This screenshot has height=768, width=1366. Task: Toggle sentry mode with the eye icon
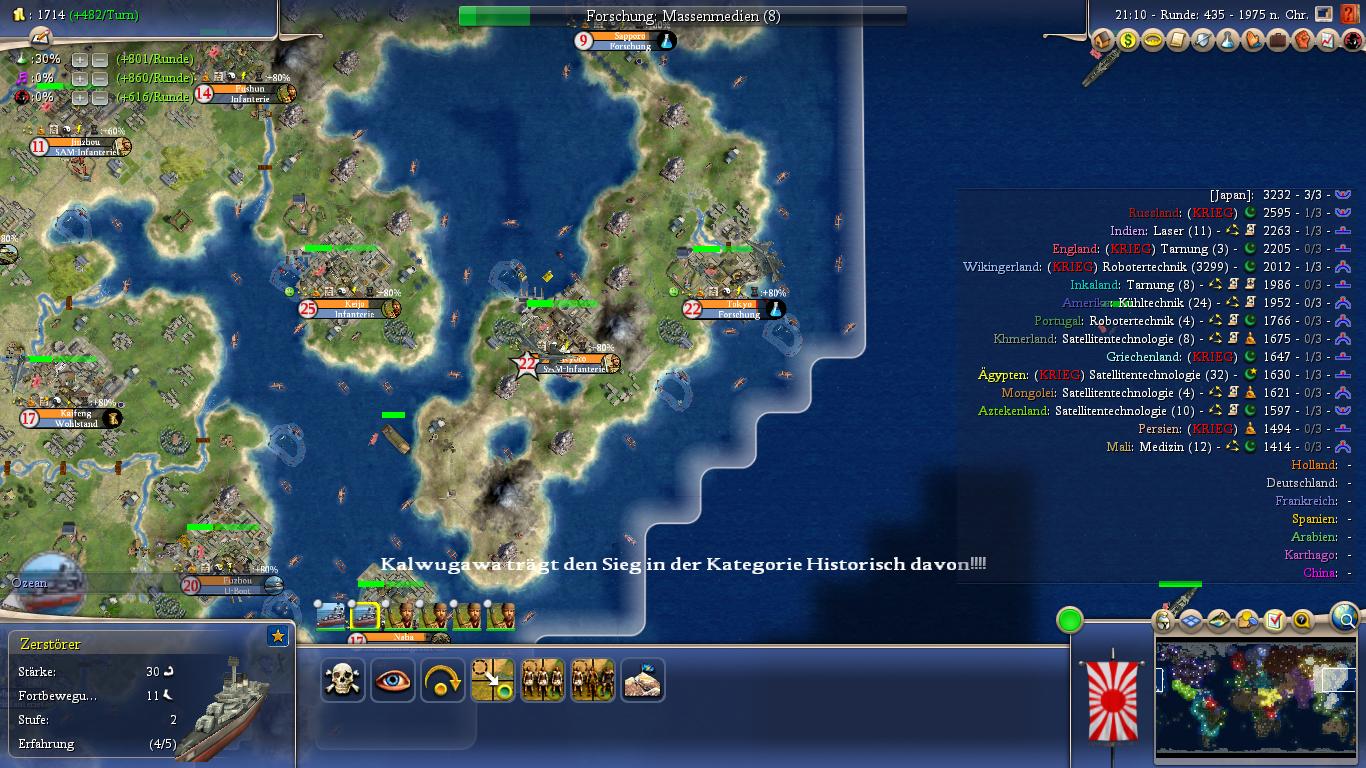tap(392, 680)
